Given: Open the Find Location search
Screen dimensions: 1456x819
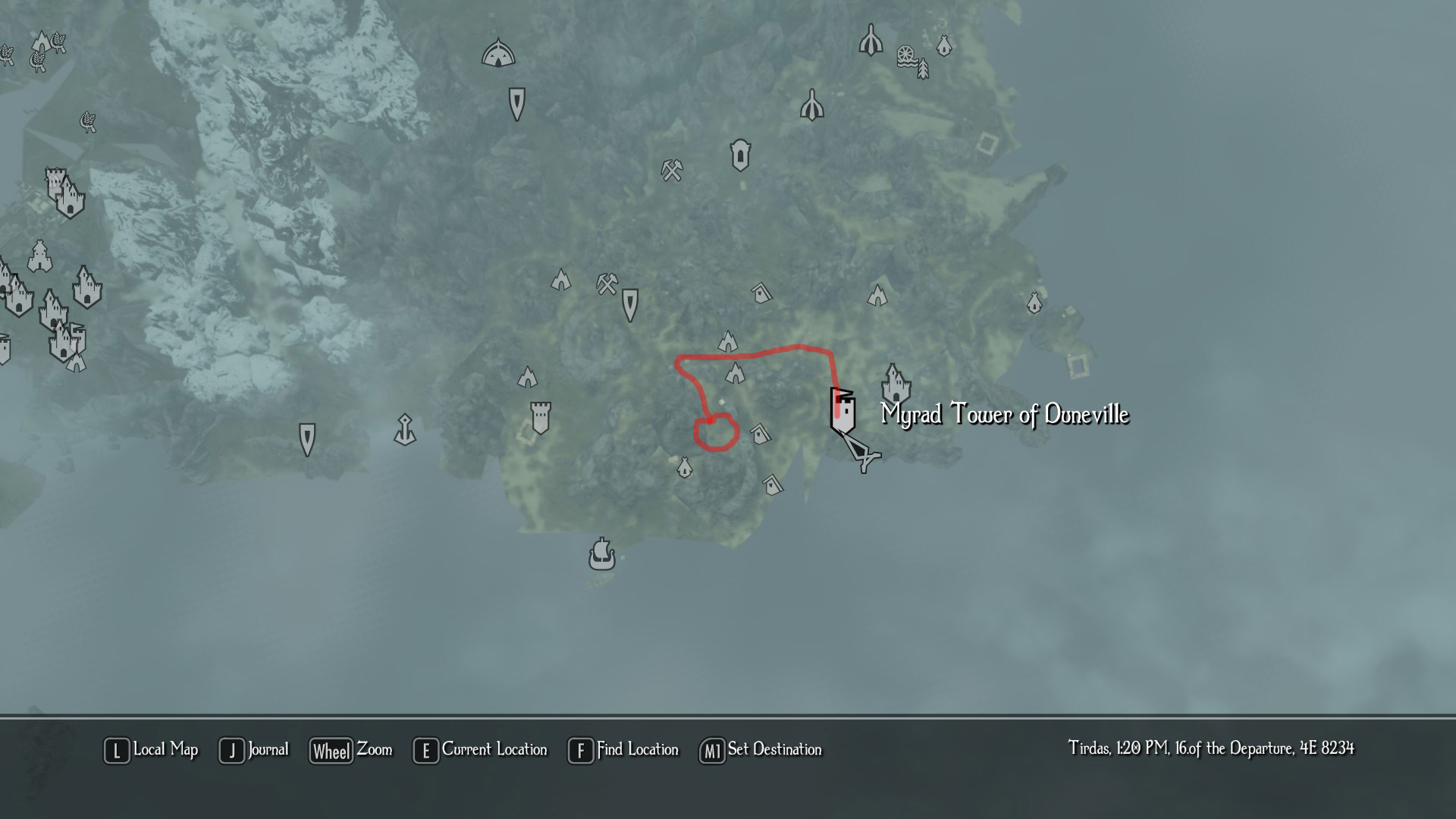Looking at the screenshot, I should click(623, 750).
